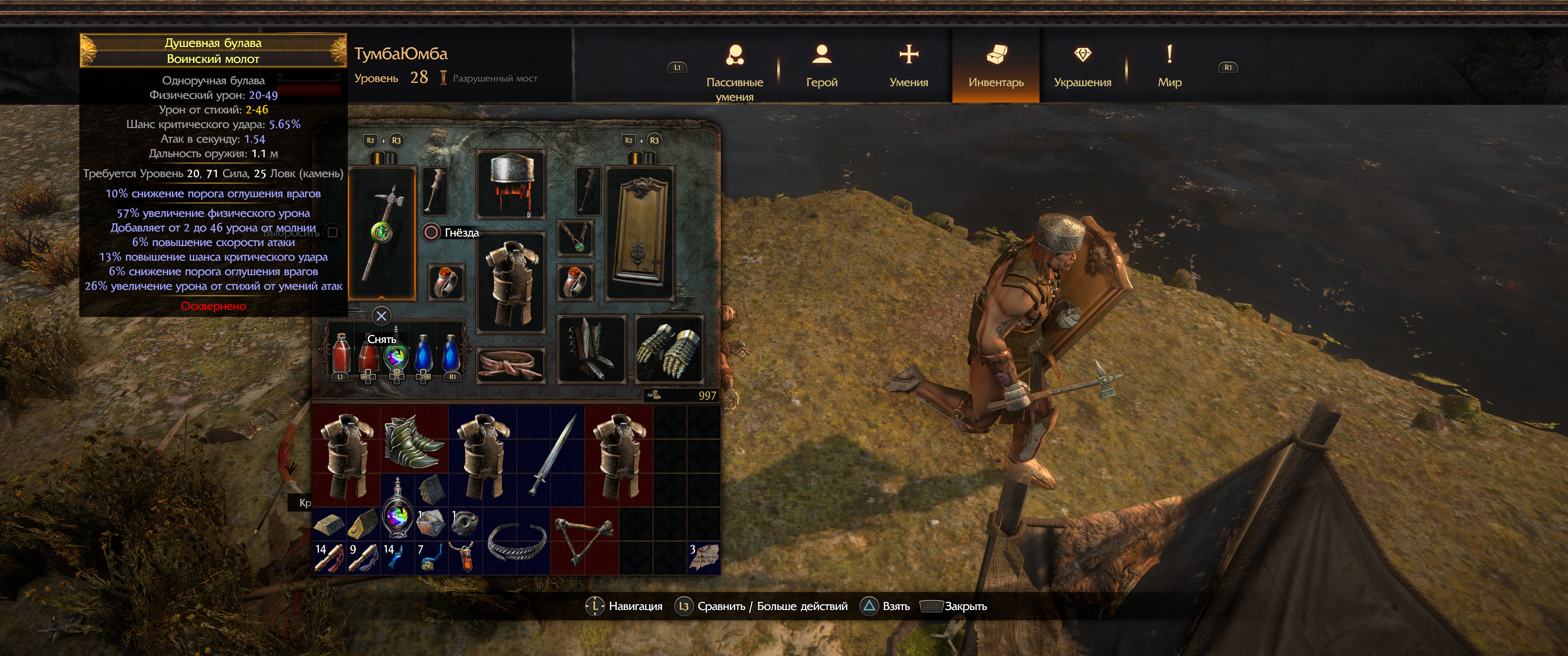Select the equipped spiked boots slot

coord(591,349)
